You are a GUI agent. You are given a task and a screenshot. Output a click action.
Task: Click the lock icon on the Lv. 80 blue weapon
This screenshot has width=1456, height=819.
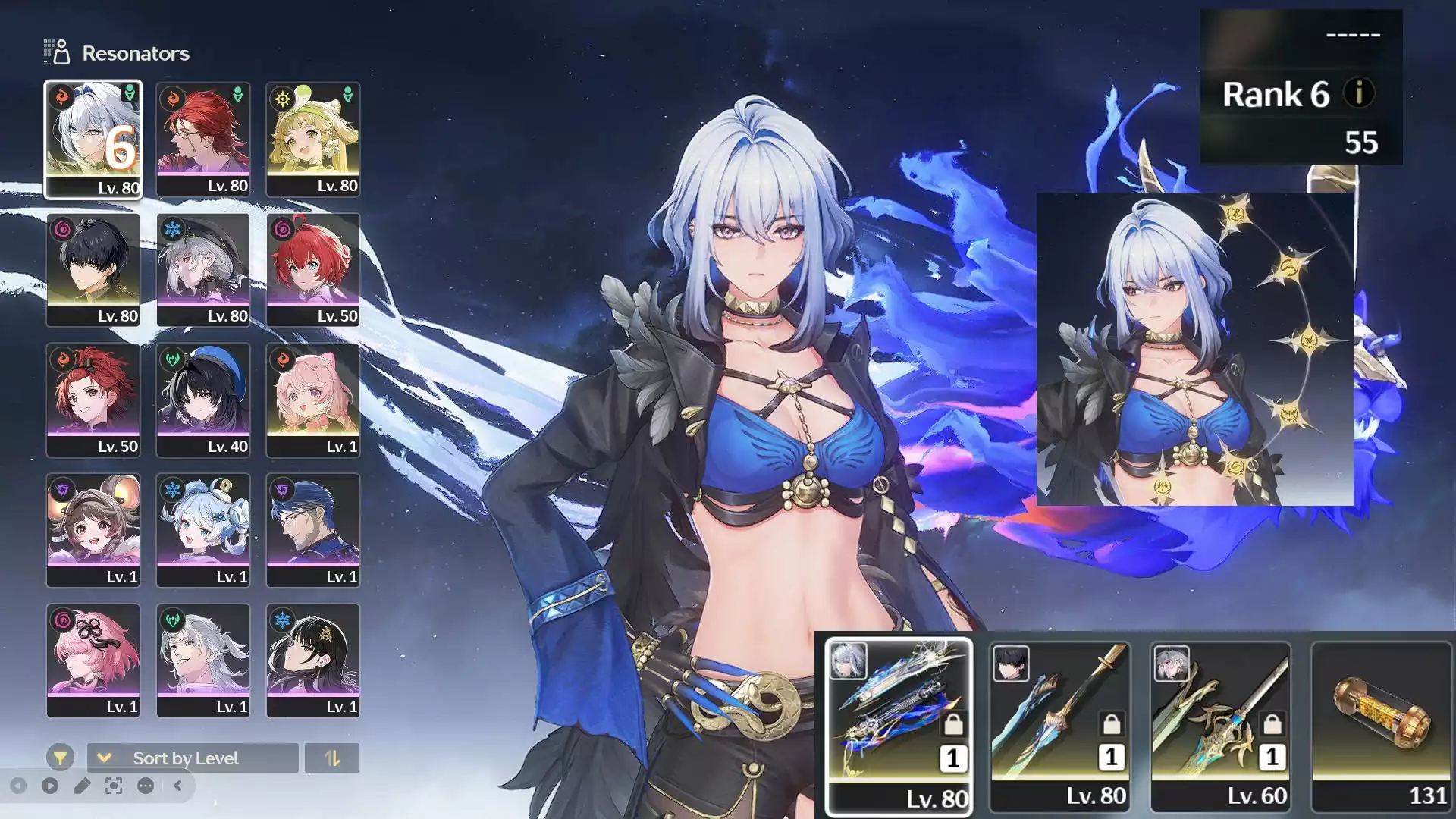click(x=953, y=724)
